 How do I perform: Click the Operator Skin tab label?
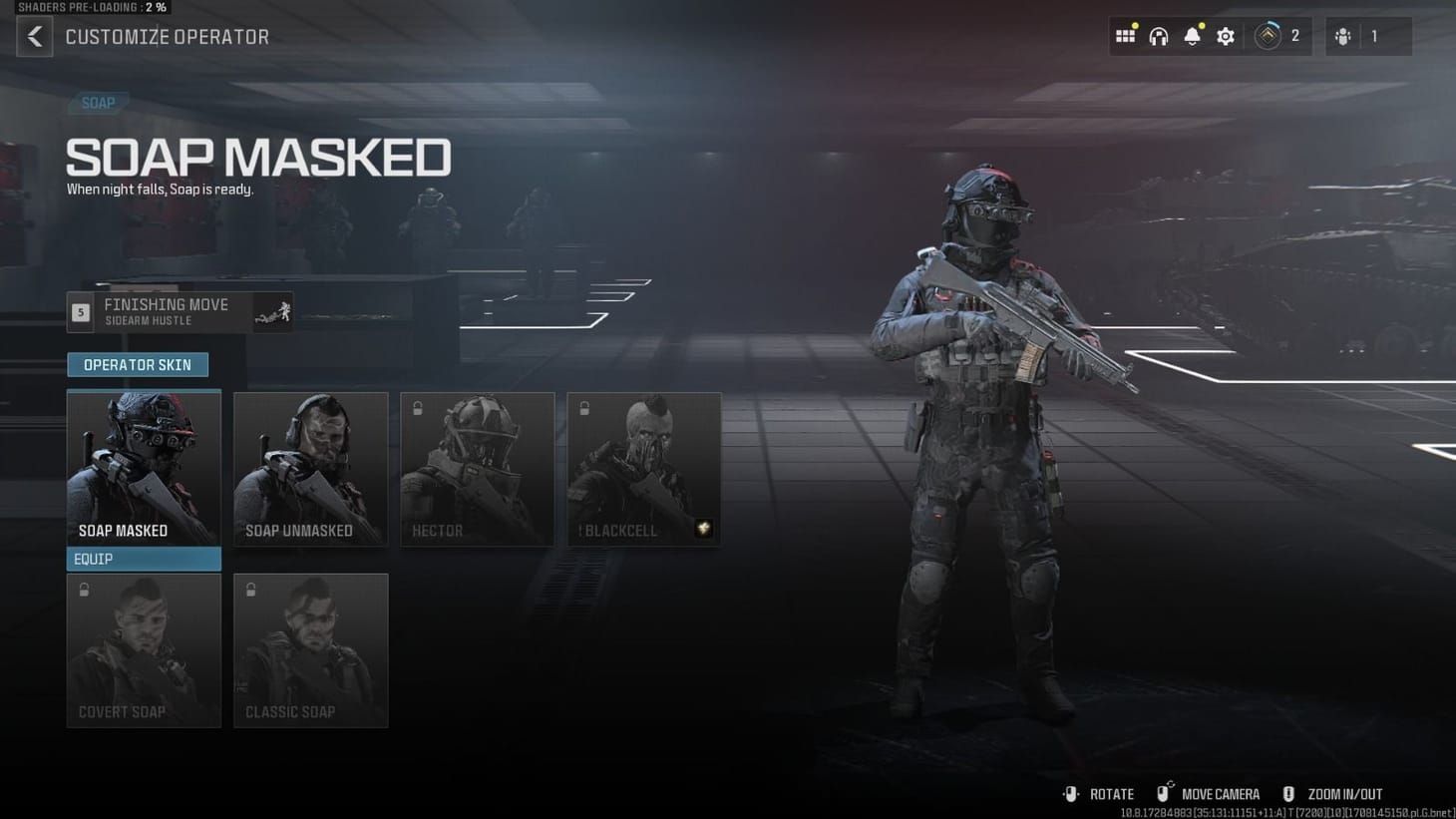[138, 364]
